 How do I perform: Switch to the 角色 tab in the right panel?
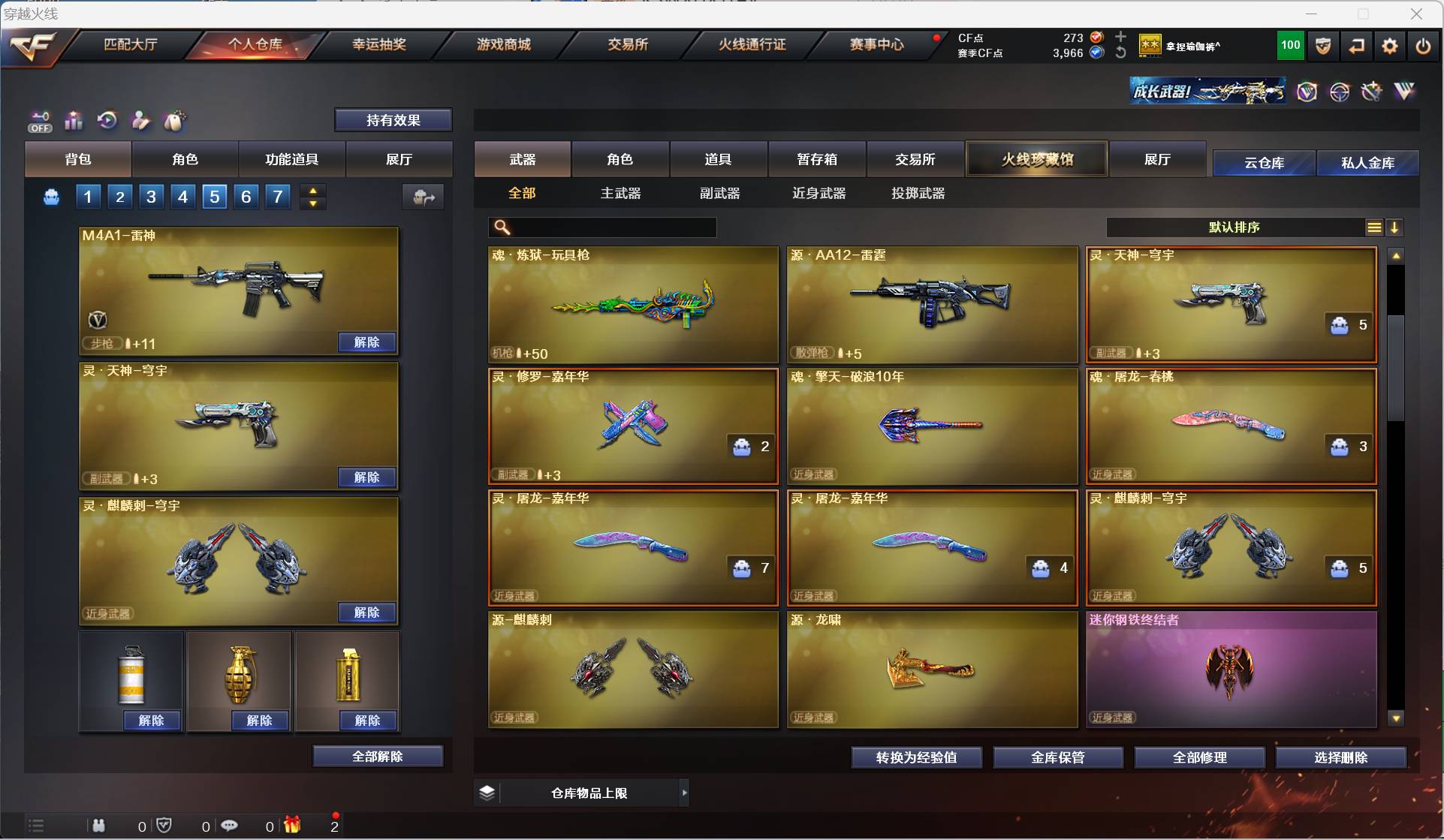[x=621, y=159]
